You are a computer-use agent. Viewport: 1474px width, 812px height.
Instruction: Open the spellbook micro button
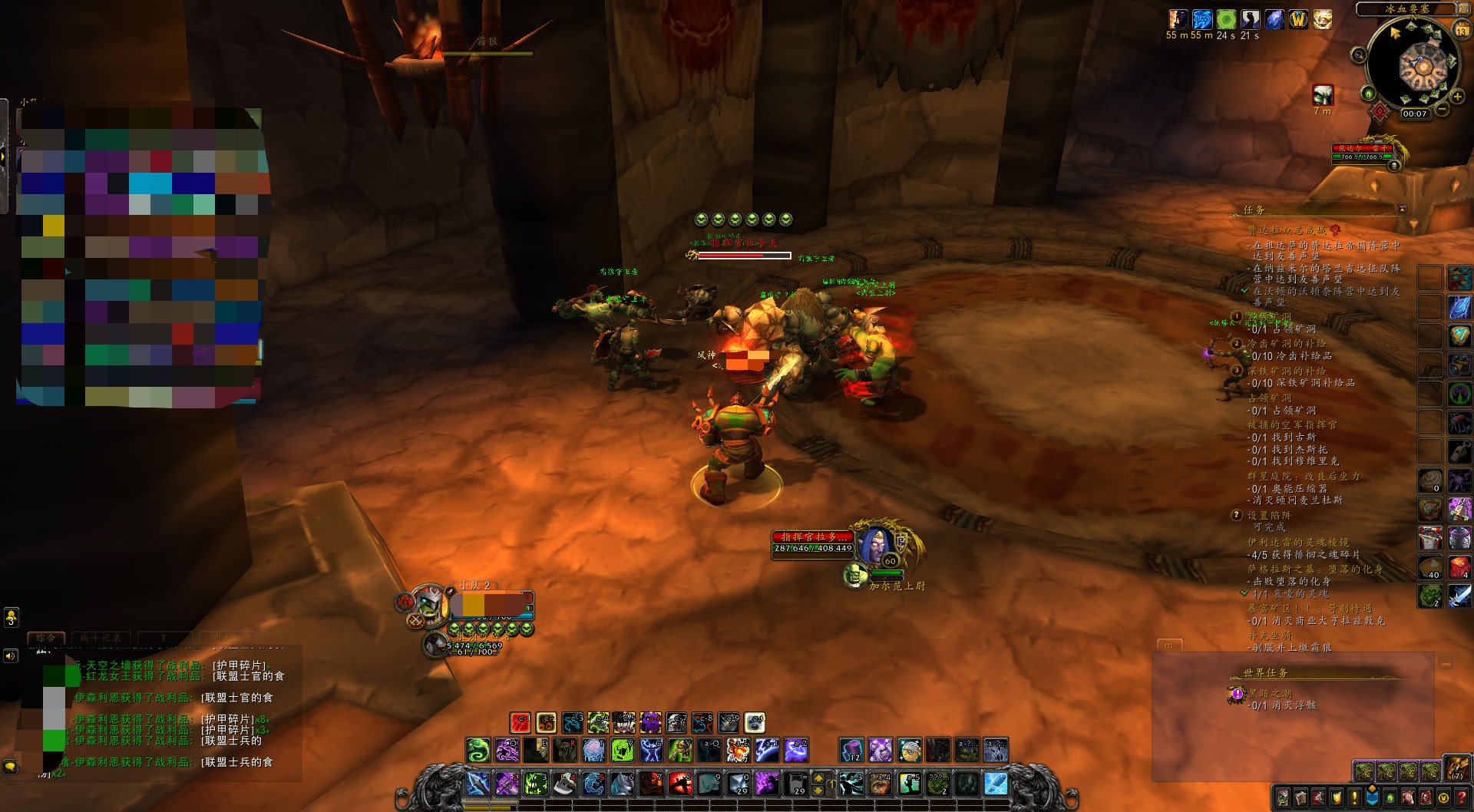pyautogui.click(x=1301, y=797)
